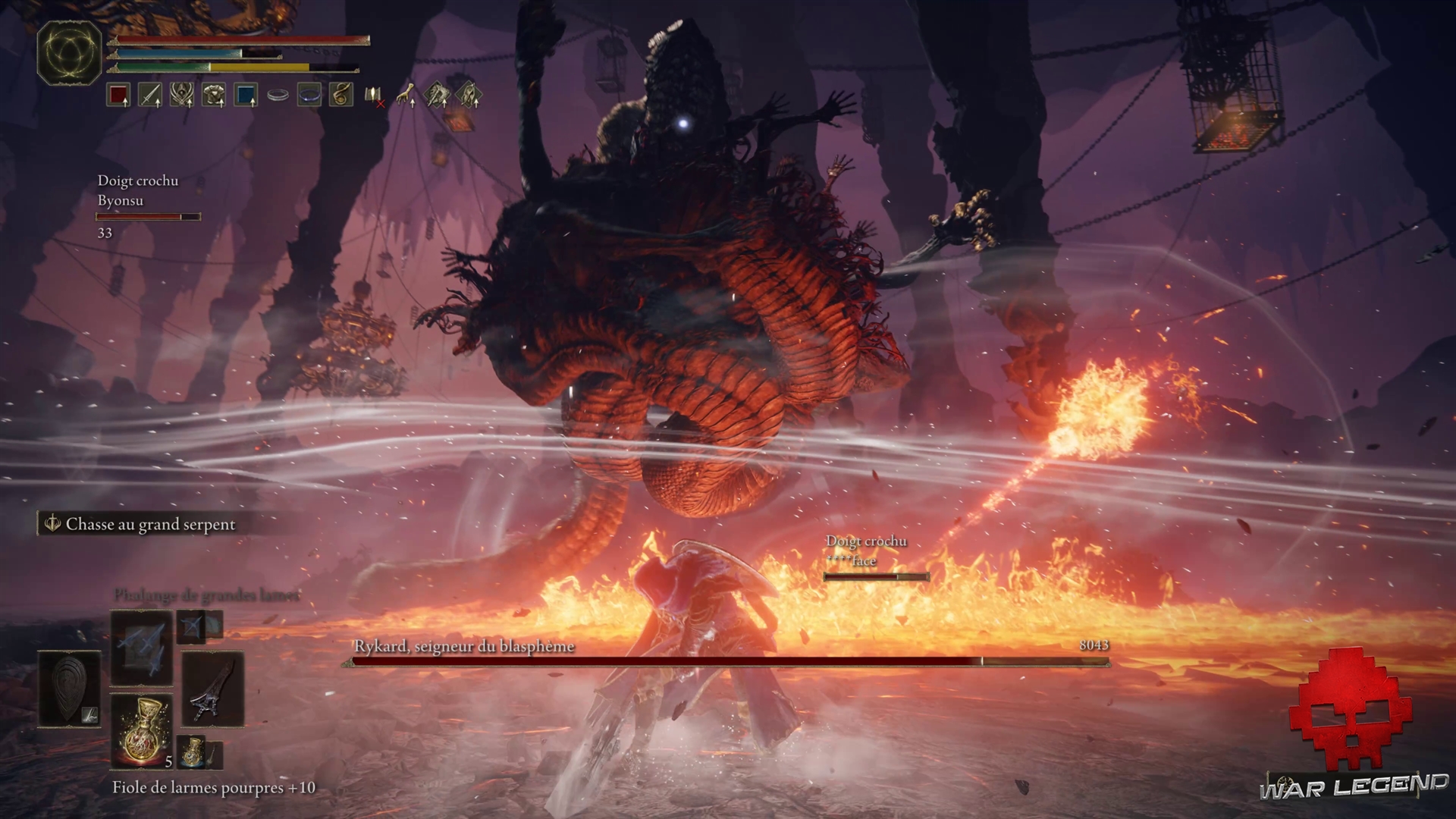Select the Phalange de grandes lames spell slot
Screen dimensions: 1456x819
pos(141,646)
